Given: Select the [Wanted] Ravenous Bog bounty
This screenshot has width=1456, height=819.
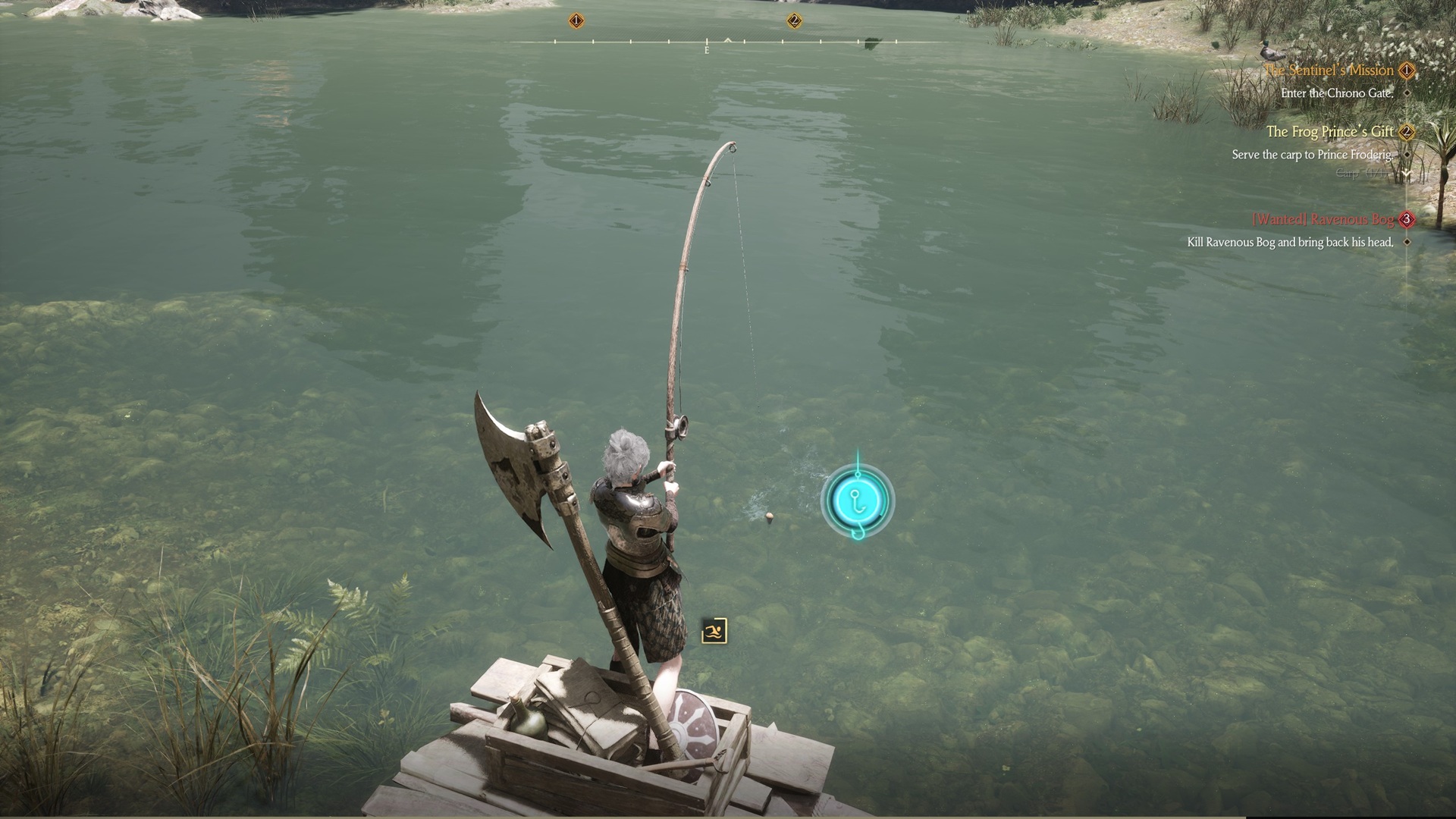Looking at the screenshot, I should click(x=1323, y=219).
